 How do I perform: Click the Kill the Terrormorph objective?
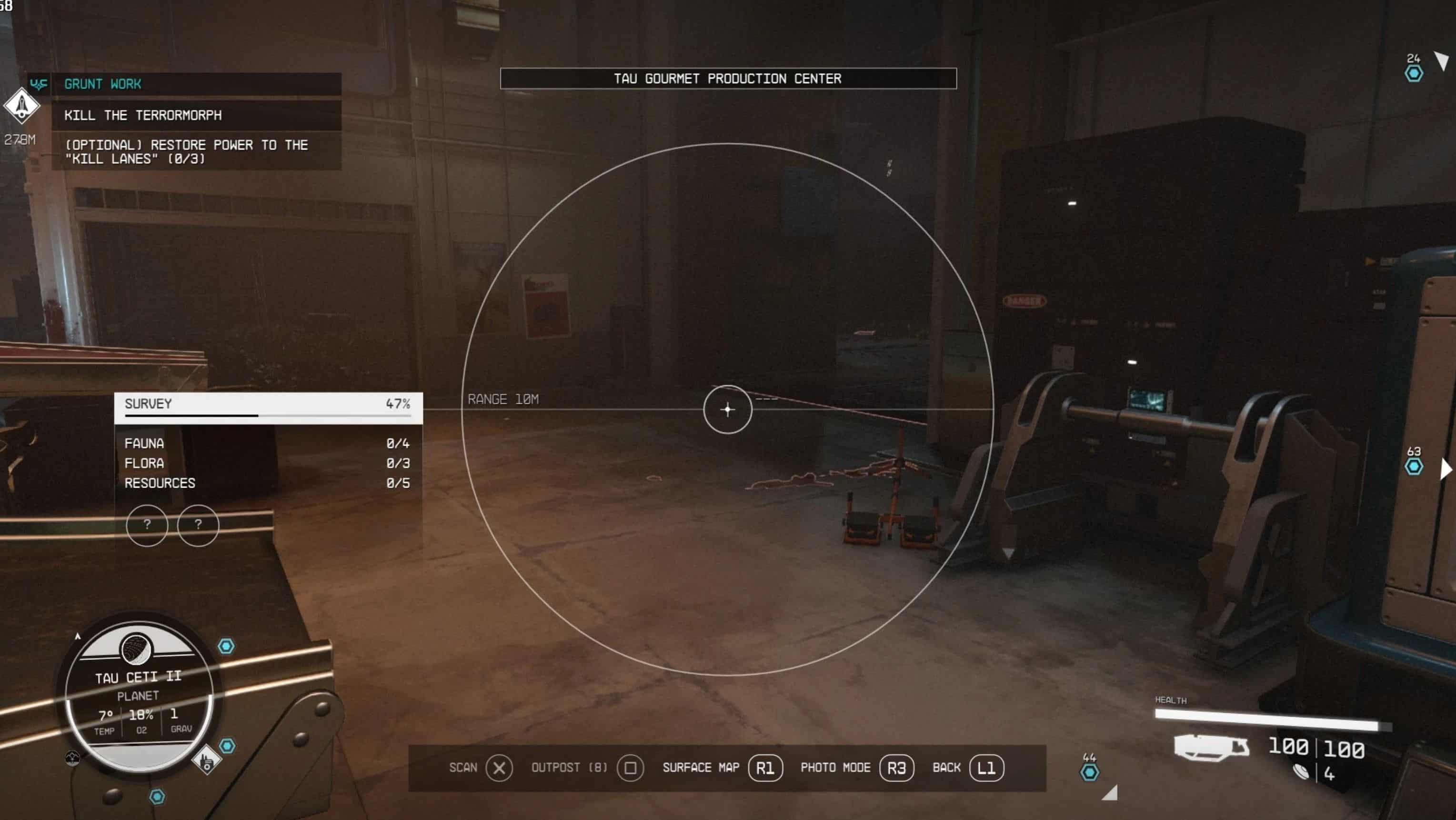tap(142, 115)
